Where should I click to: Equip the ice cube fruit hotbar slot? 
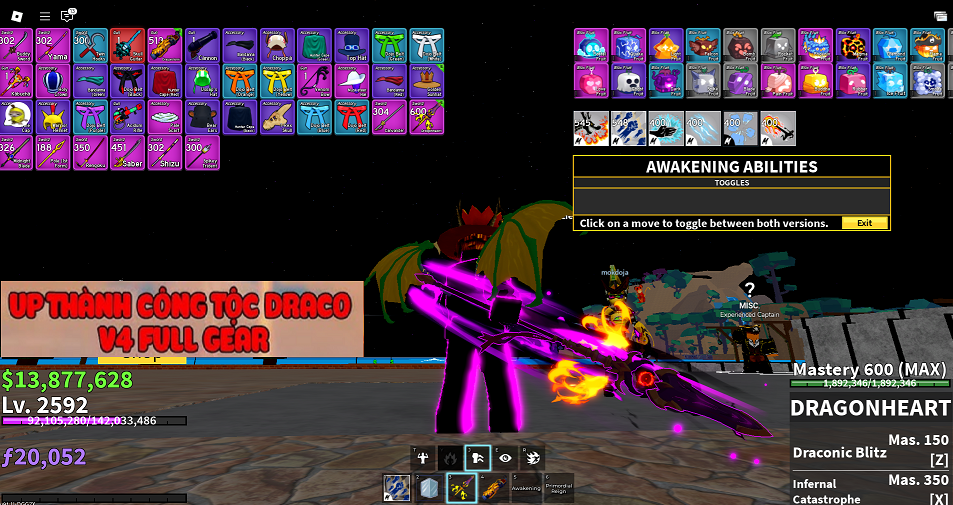tap(428, 488)
